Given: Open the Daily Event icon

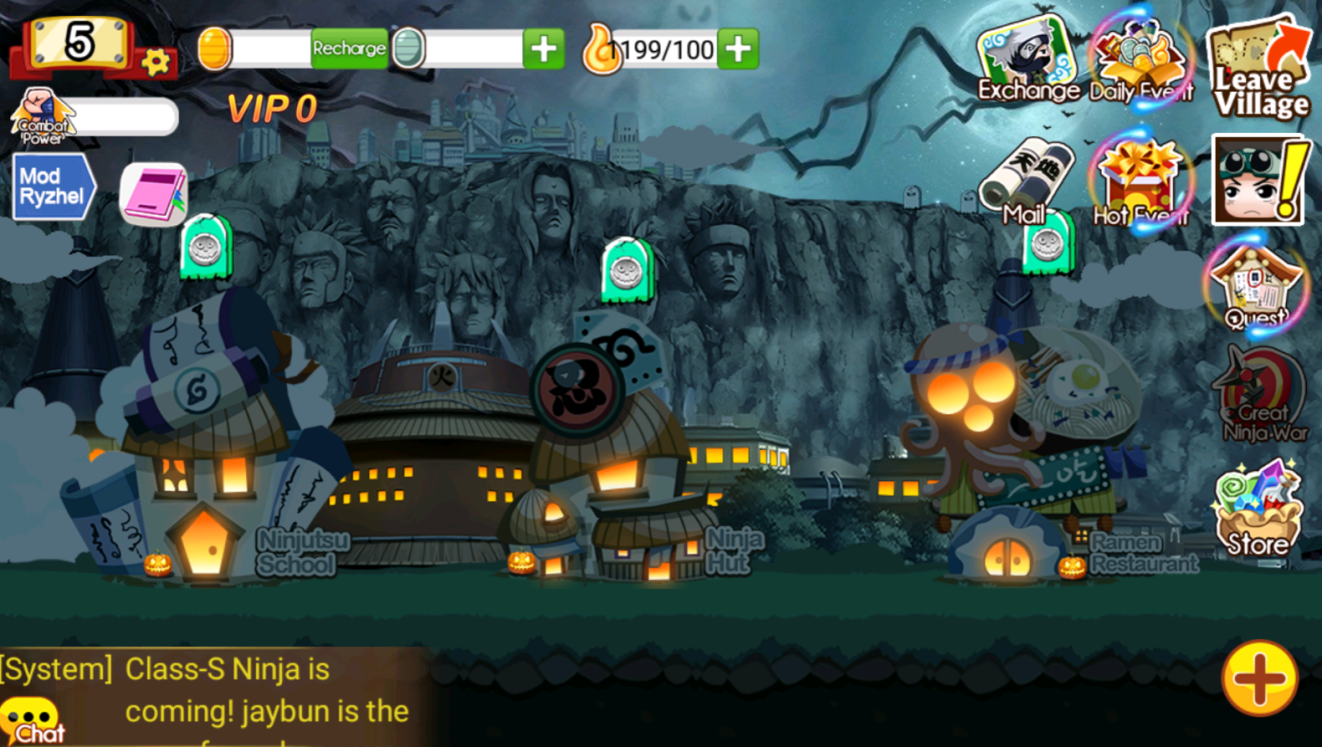Looking at the screenshot, I should click(1141, 58).
